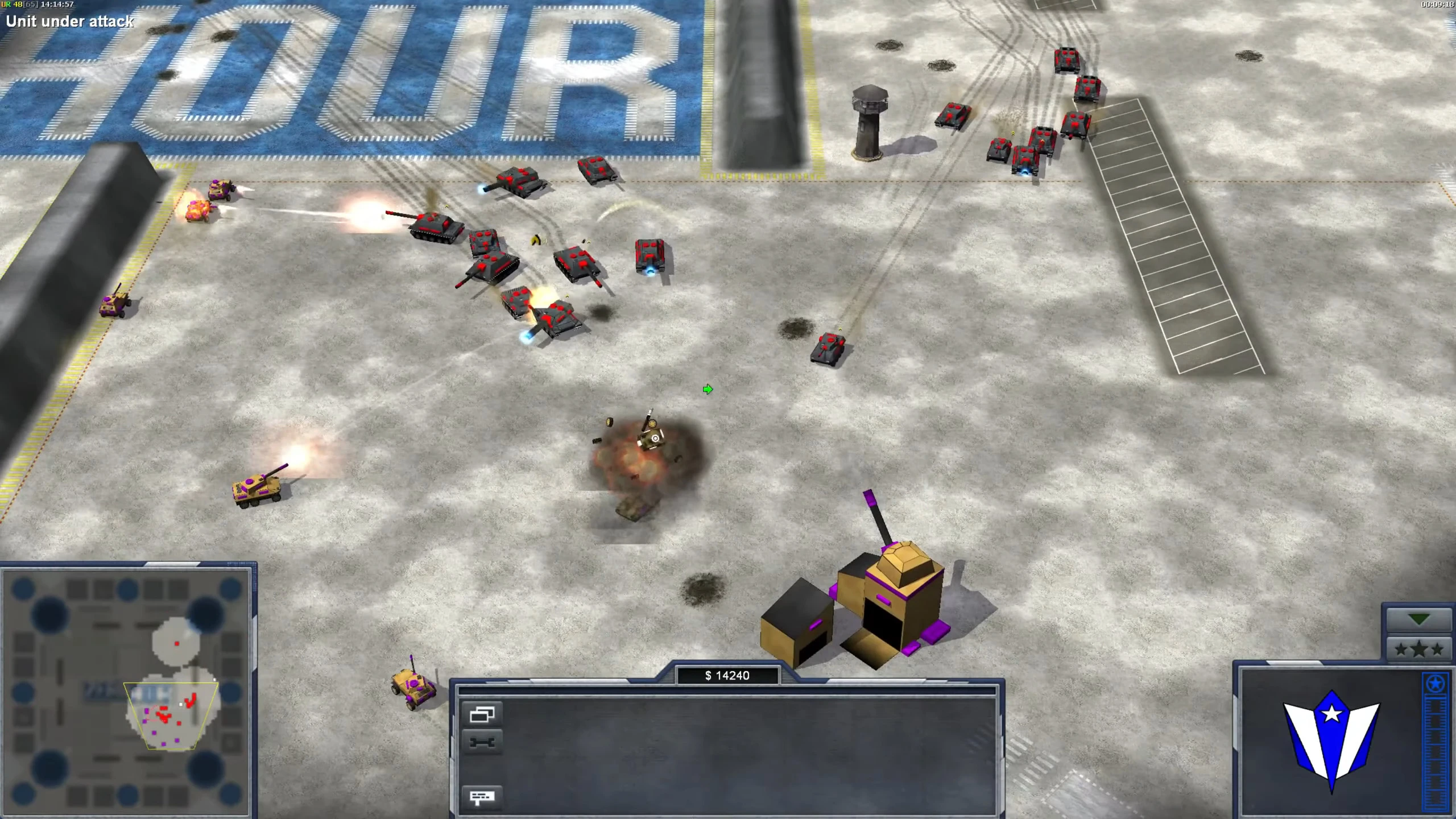Open the chat message button
The image size is (1456, 819).
pyautogui.click(x=482, y=797)
